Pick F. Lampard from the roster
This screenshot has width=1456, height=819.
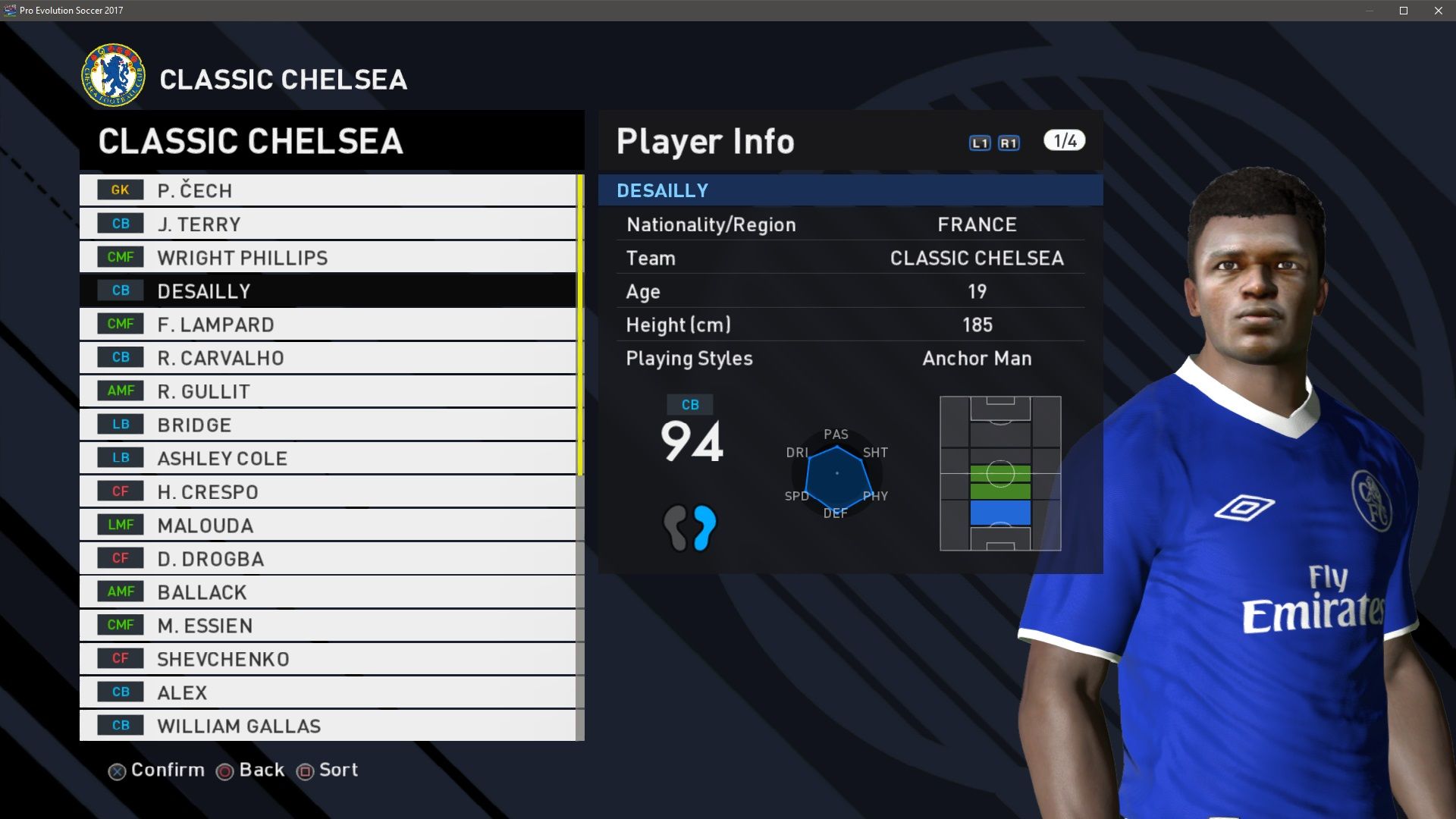point(328,325)
